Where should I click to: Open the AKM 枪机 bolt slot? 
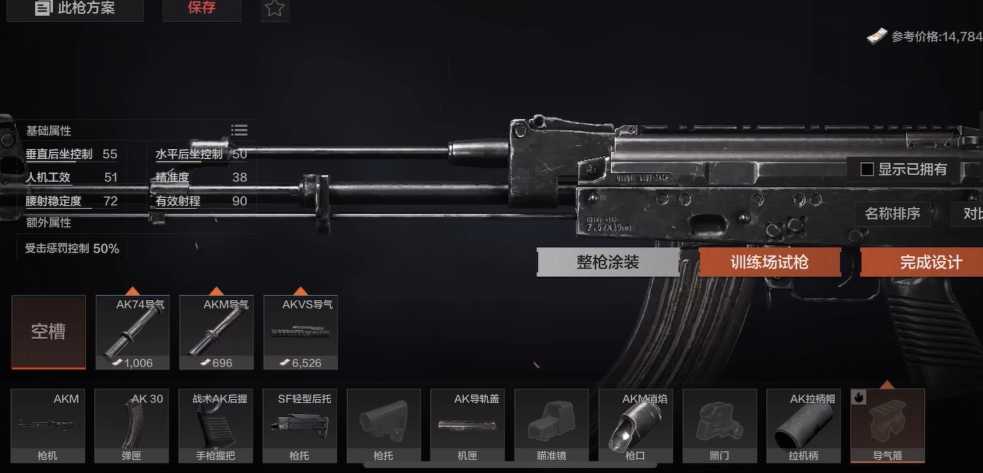coord(48,426)
